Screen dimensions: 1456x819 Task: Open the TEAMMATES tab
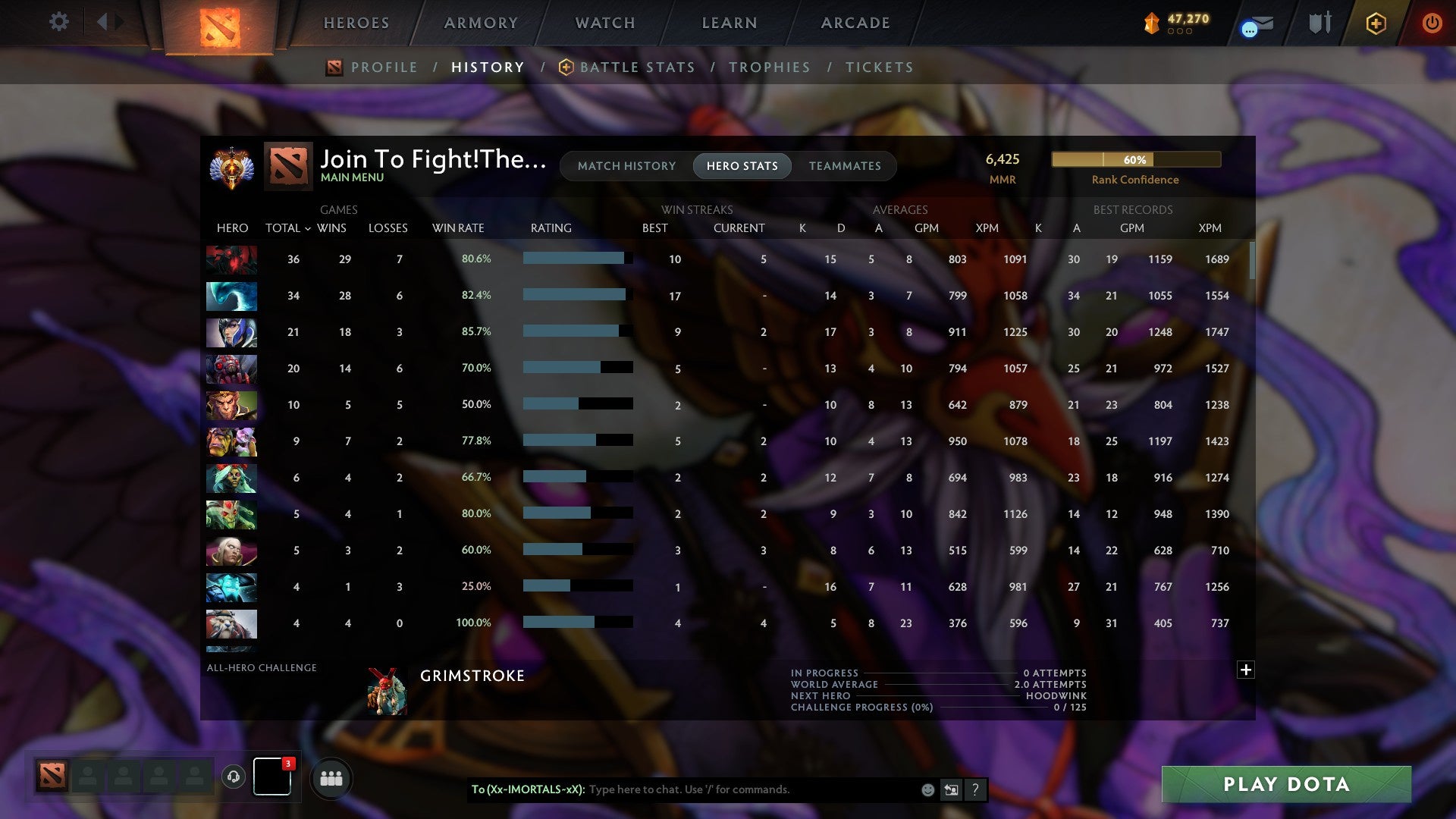[x=846, y=166]
